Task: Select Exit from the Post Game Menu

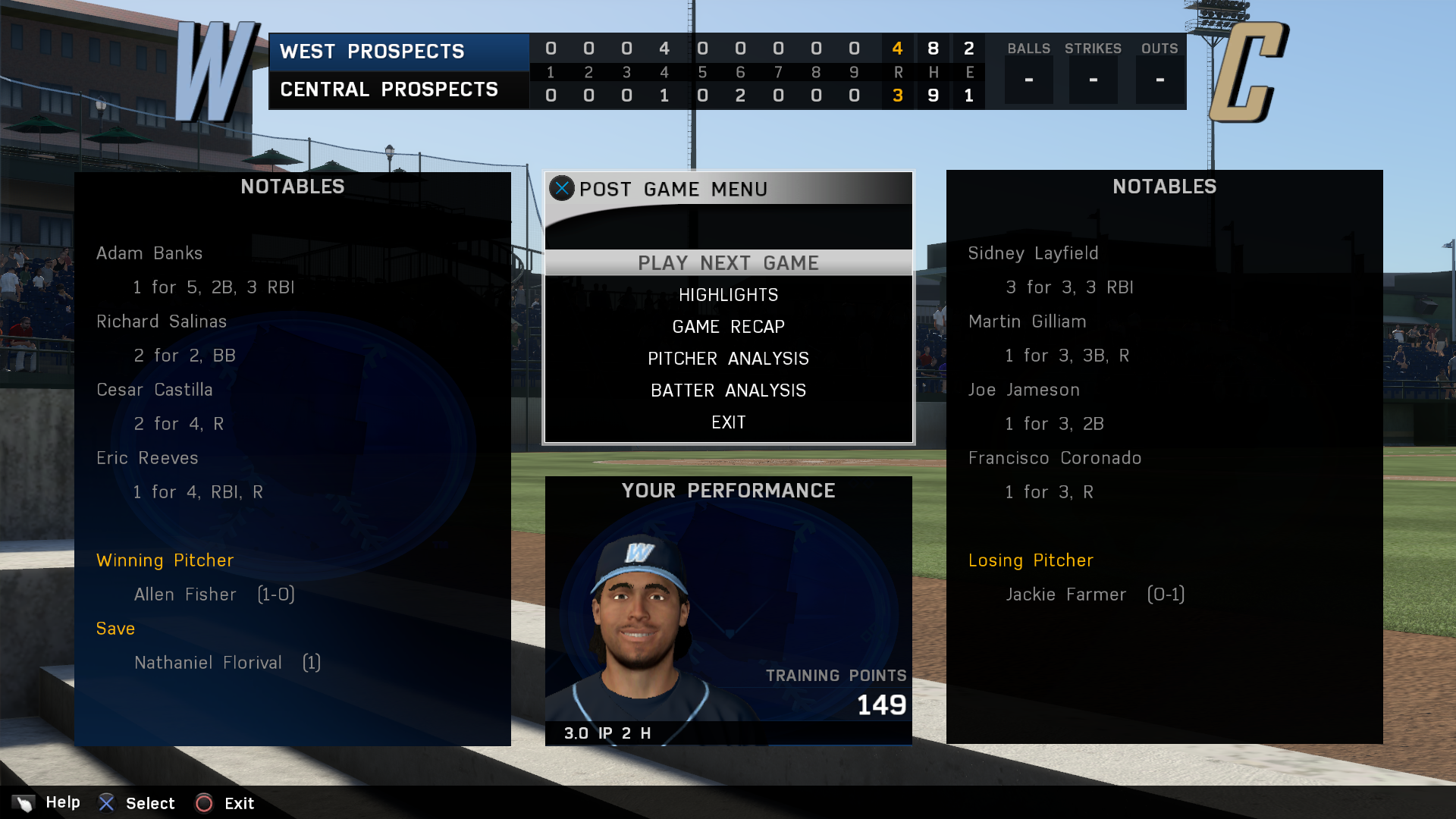Action: 728,422
